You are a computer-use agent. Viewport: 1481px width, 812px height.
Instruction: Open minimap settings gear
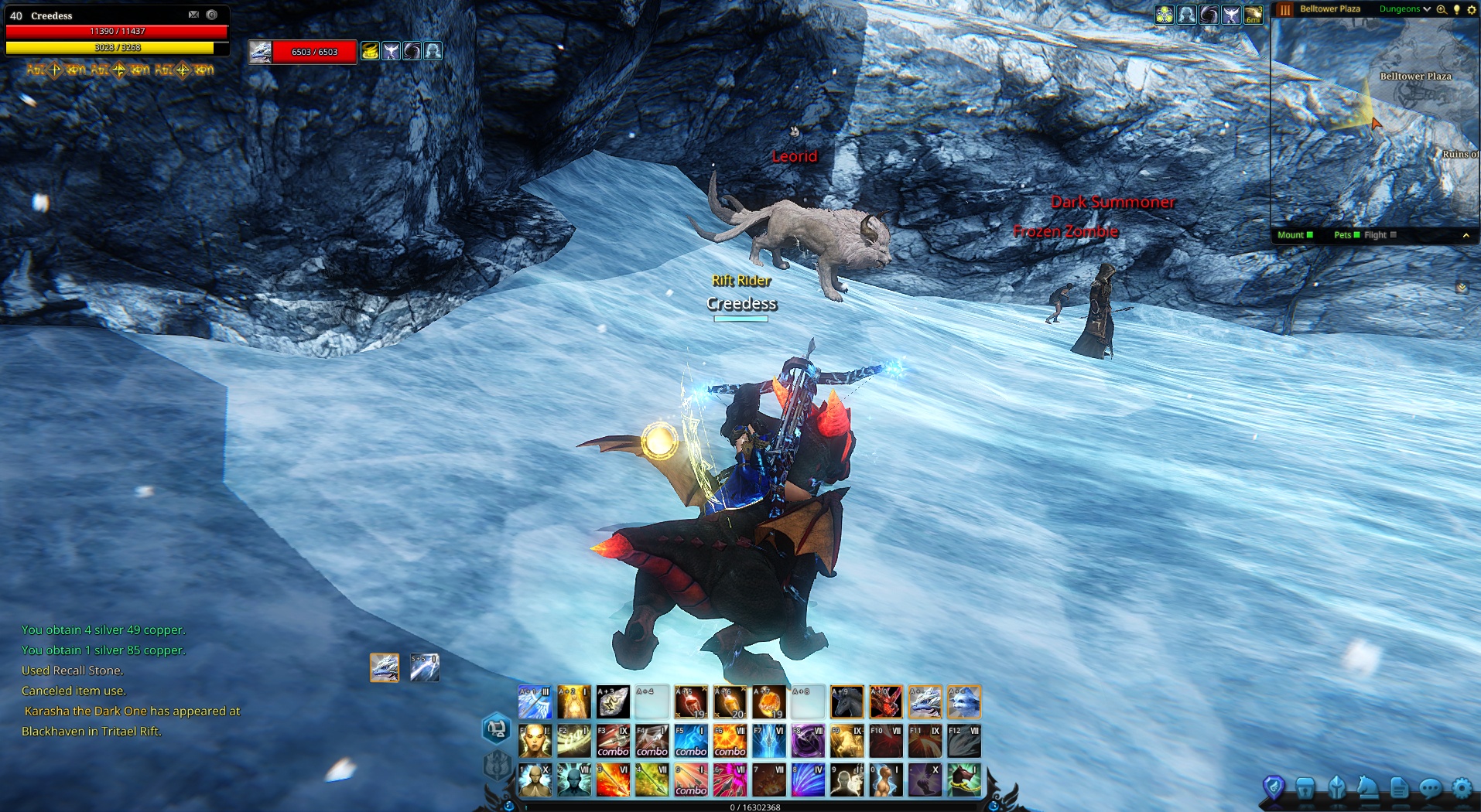(1472, 9)
